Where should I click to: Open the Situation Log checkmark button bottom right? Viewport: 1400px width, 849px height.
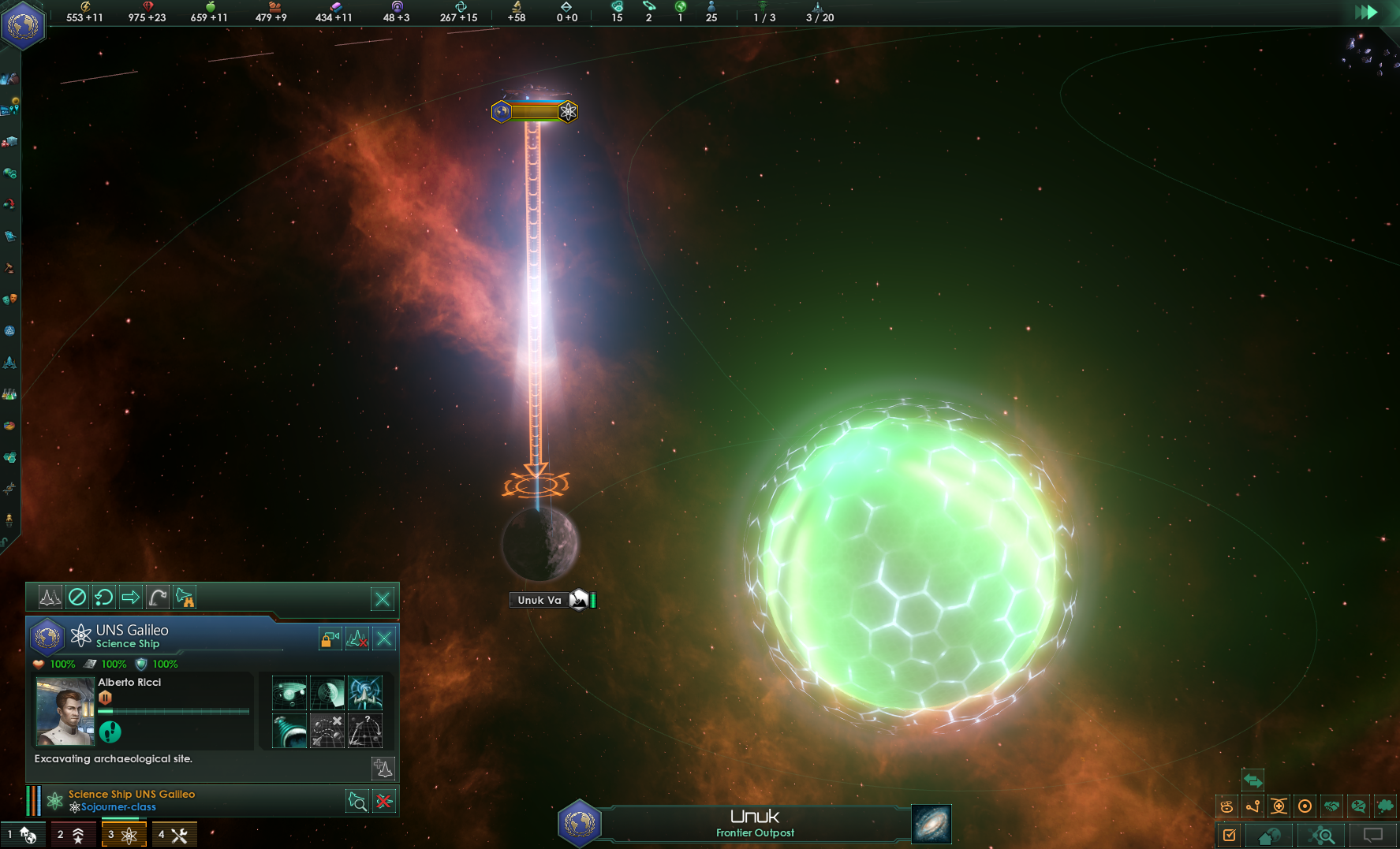click(1231, 835)
